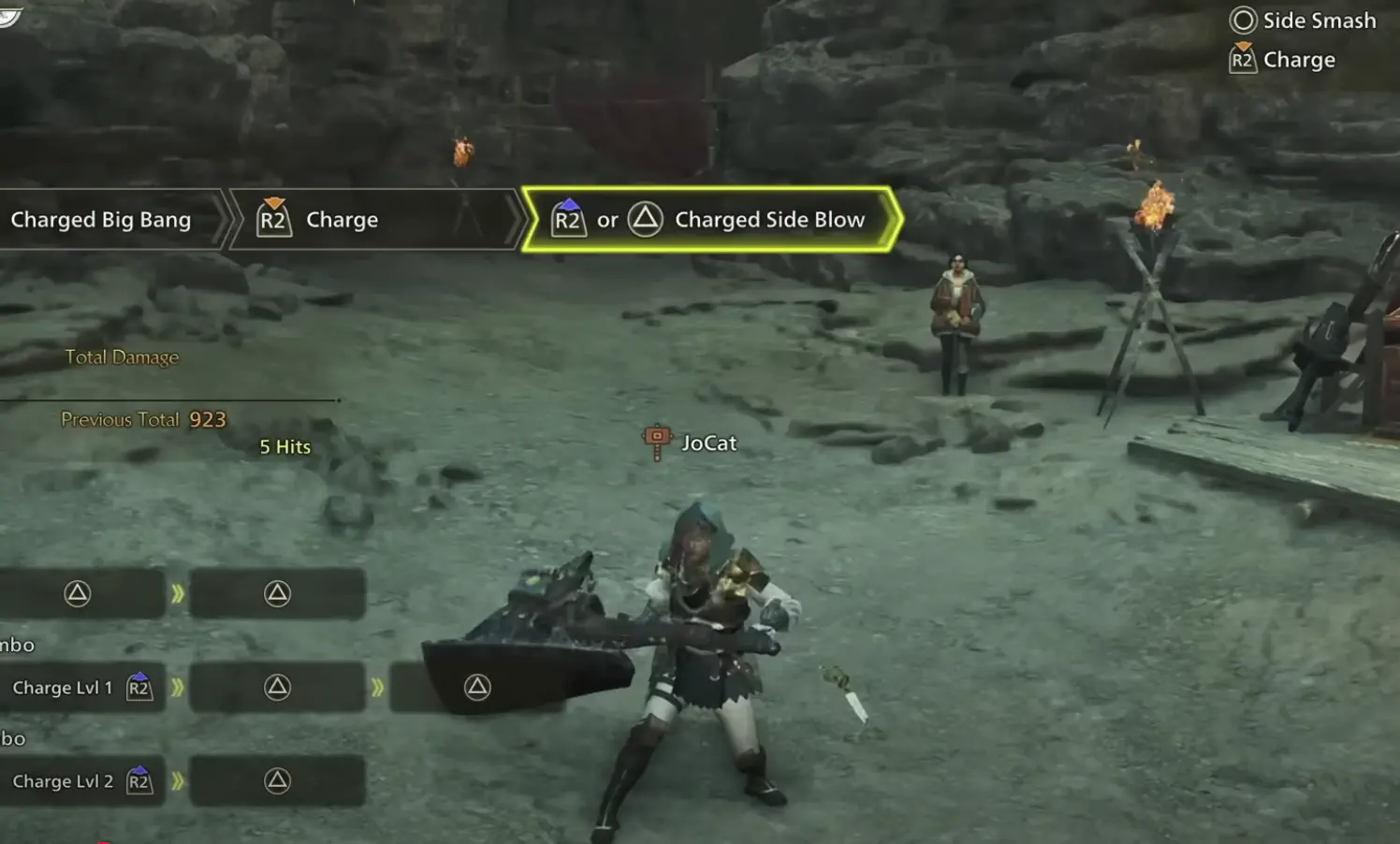Select the Charge Lvl 1 combo entry
This screenshot has width=1400, height=844.
(x=80, y=688)
